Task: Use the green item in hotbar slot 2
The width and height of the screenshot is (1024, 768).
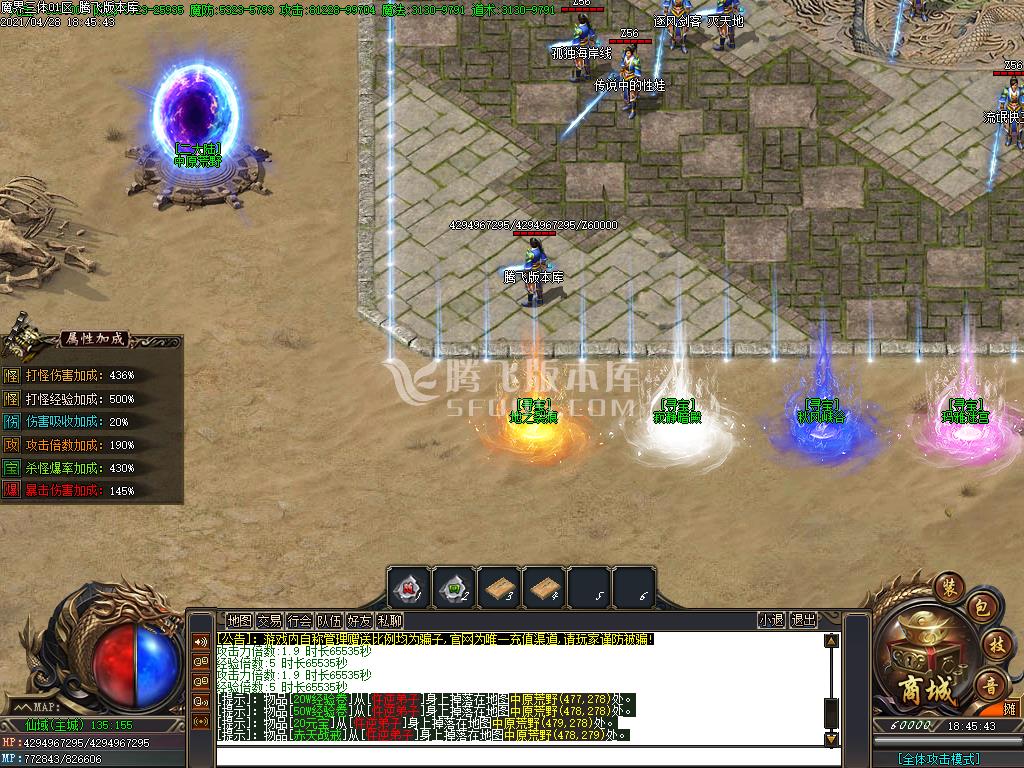Action: [x=454, y=588]
